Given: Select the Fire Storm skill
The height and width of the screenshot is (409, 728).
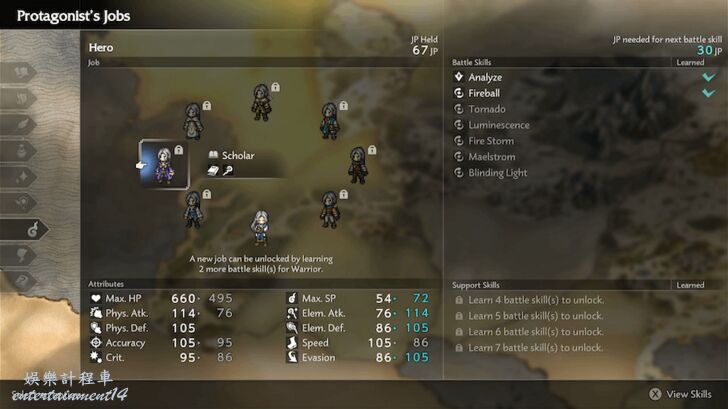Looking at the screenshot, I should tap(490, 141).
